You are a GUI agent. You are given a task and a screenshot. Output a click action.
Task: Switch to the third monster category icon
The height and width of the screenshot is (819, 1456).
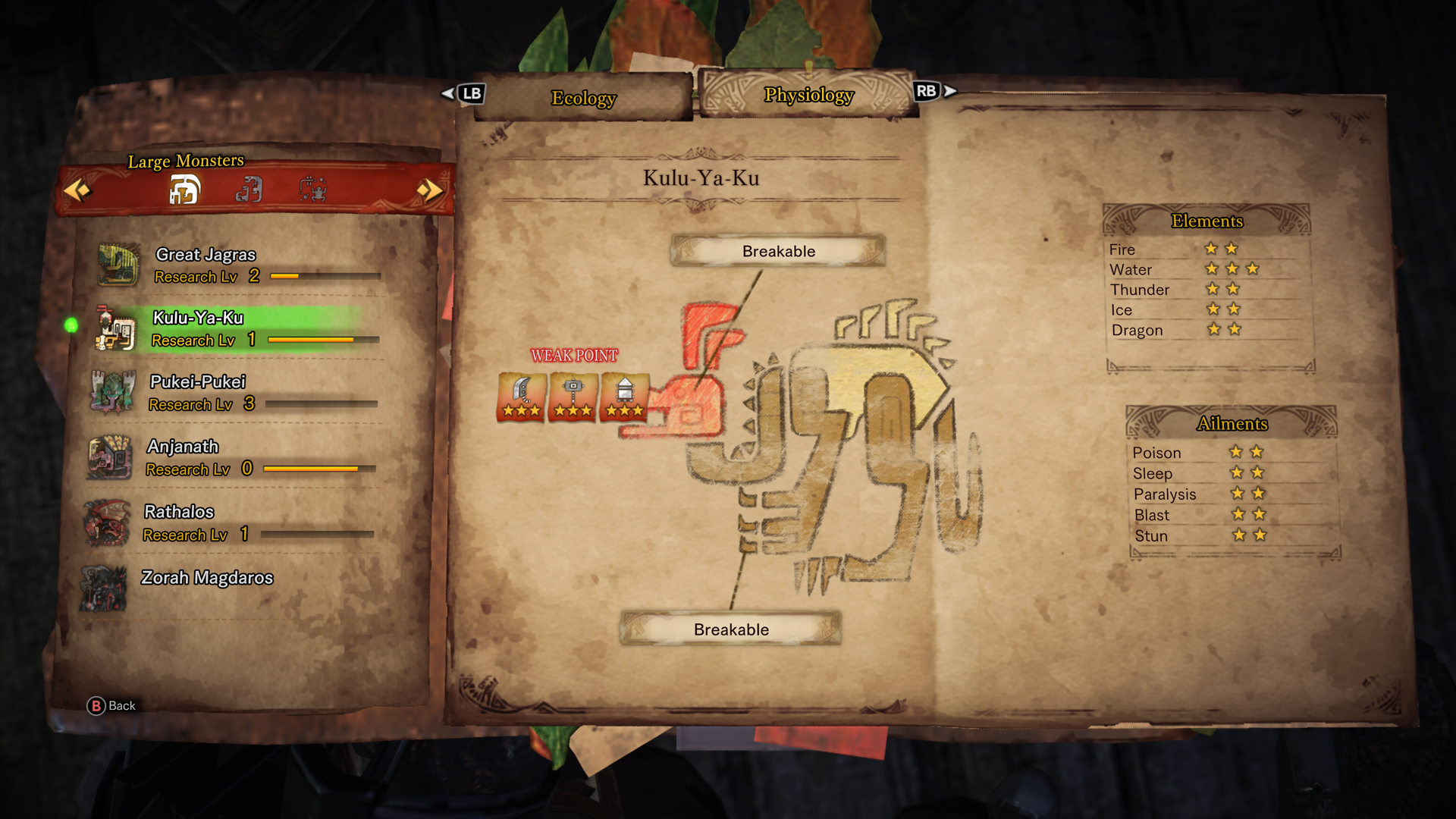point(312,190)
